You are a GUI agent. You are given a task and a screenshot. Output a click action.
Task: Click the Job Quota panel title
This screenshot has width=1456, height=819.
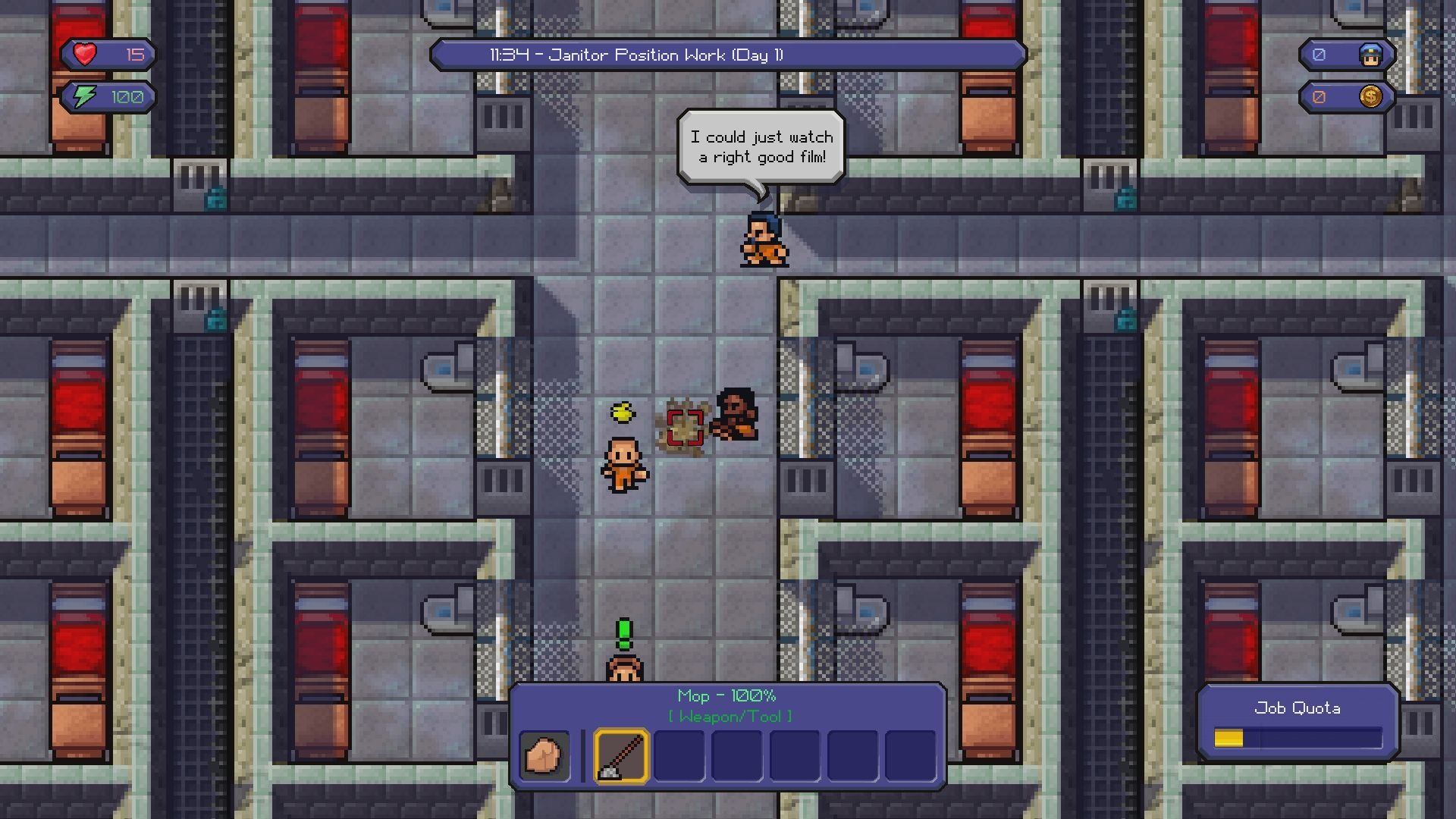click(1297, 708)
